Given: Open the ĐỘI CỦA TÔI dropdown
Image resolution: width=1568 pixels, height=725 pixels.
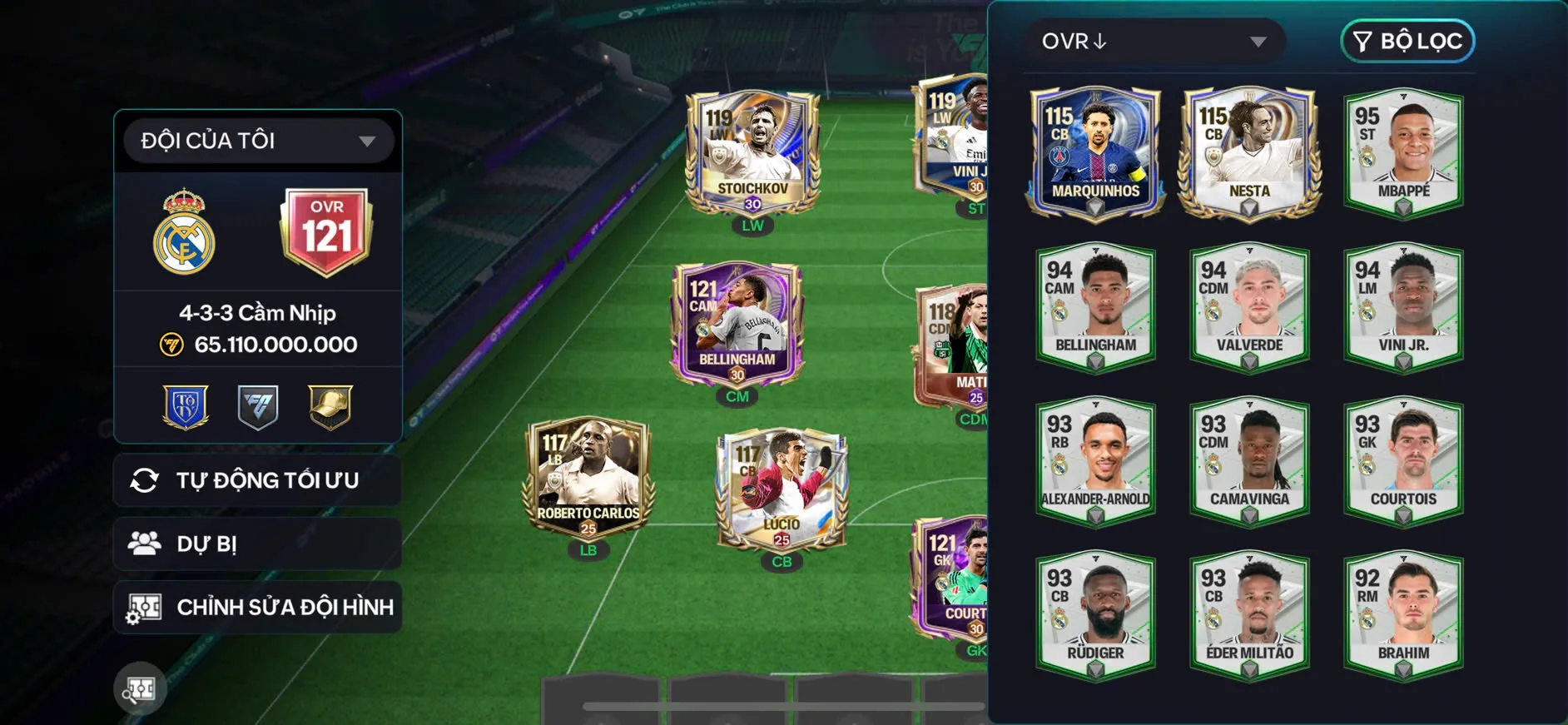Looking at the screenshot, I should pos(257,141).
